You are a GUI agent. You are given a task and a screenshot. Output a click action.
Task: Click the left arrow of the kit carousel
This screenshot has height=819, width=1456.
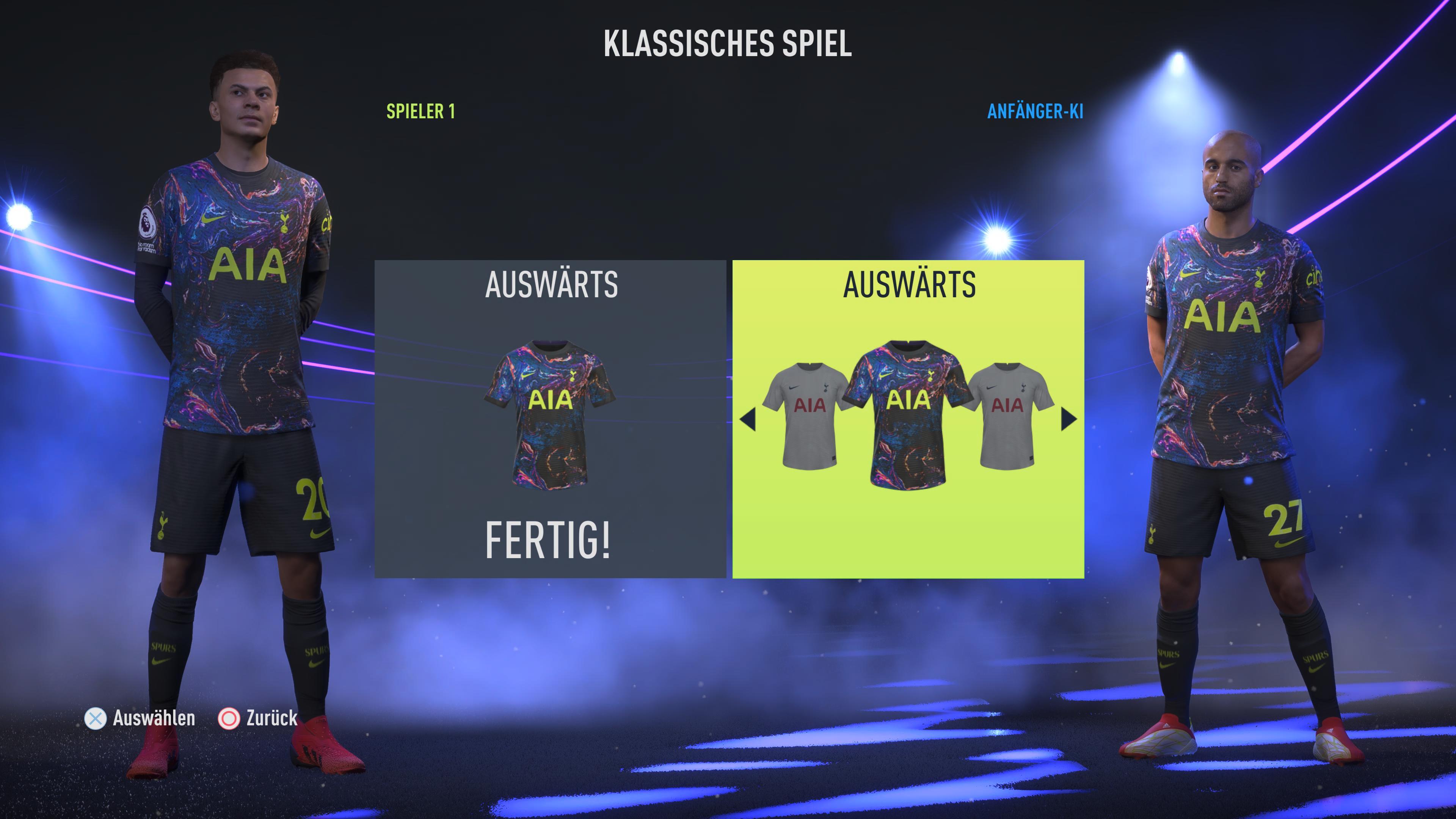pyautogui.click(x=747, y=419)
